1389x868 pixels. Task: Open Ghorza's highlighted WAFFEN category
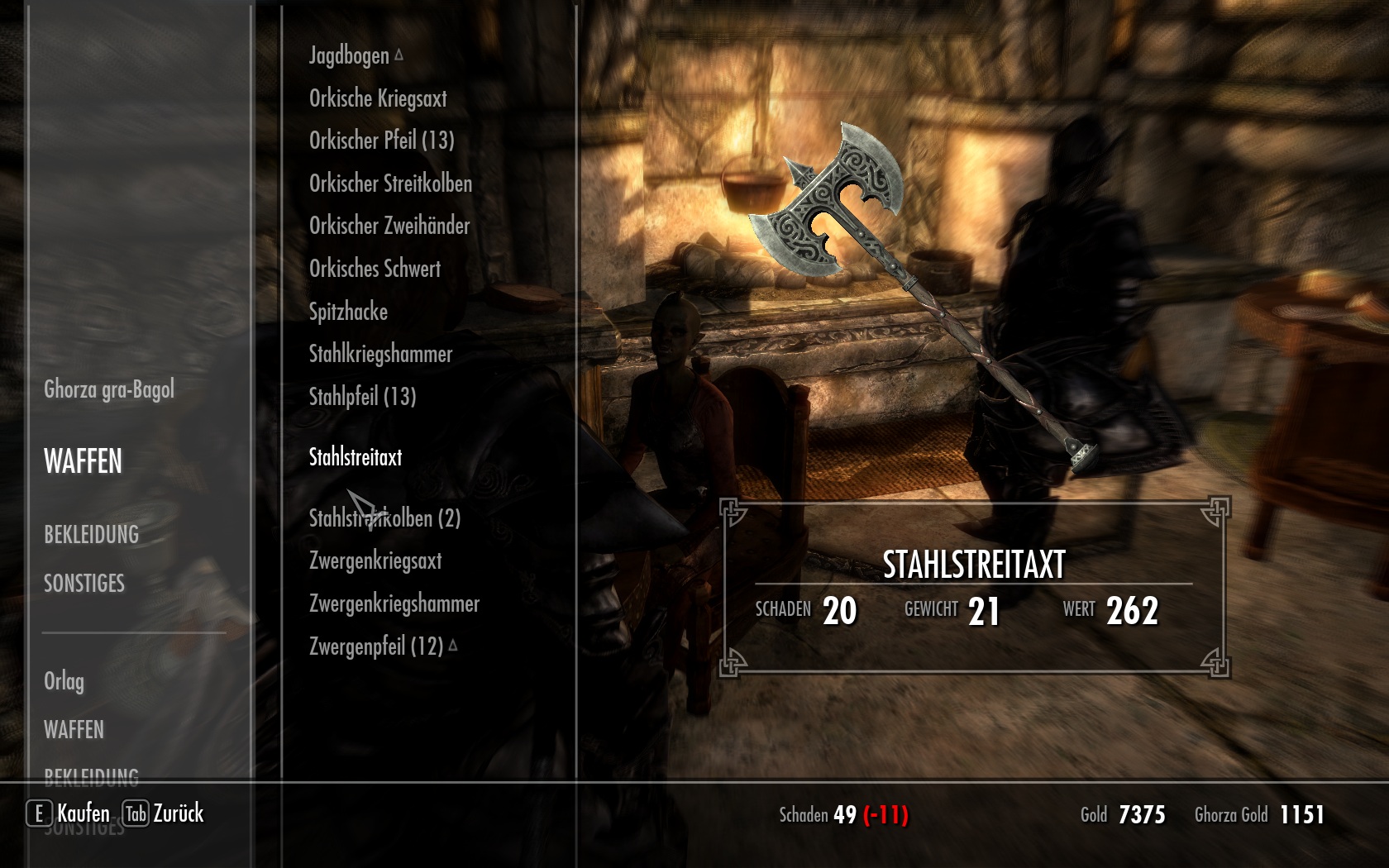pos(83,461)
